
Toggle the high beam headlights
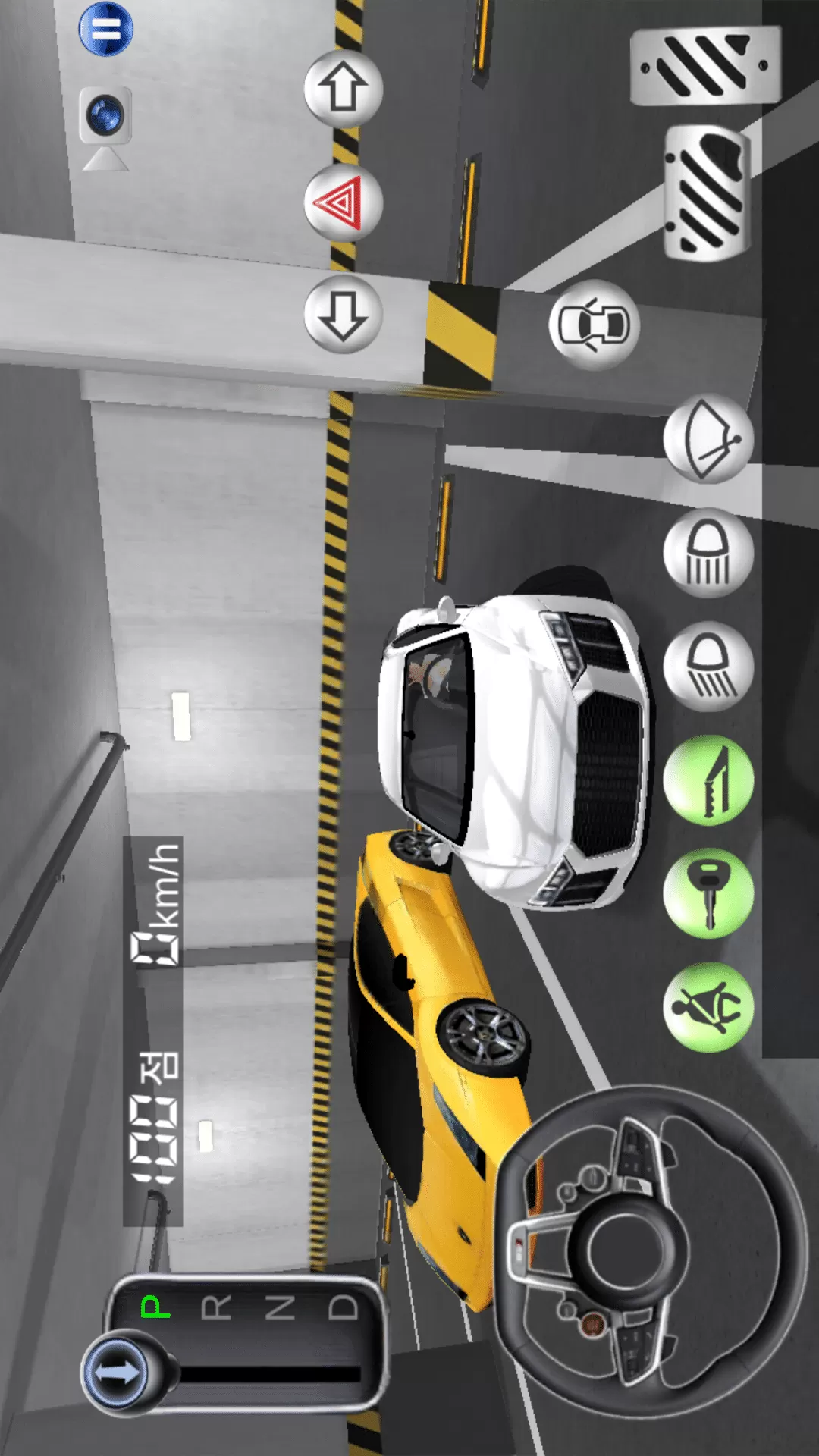(x=708, y=553)
